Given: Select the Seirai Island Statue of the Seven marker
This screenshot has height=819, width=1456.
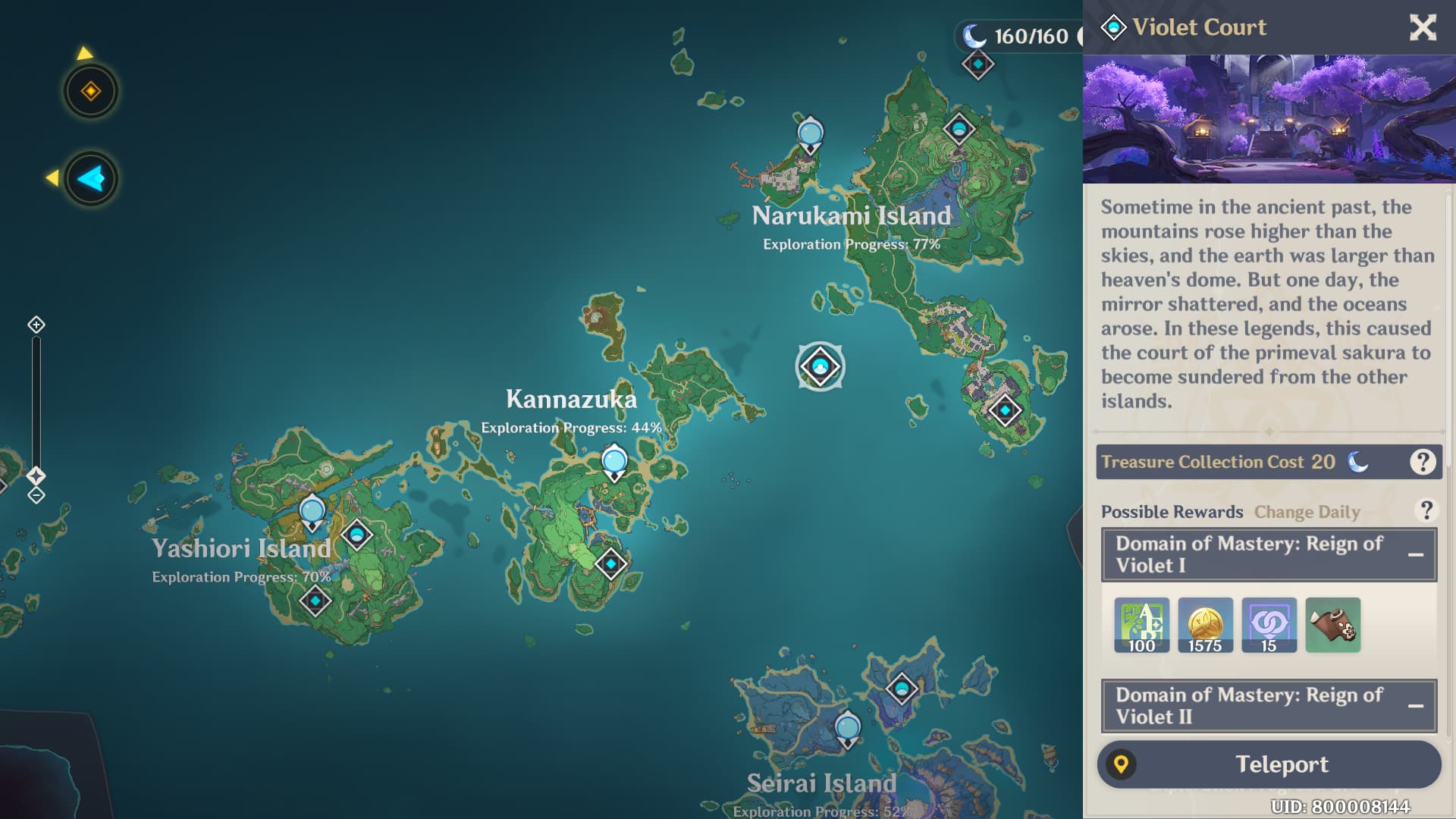Looking at the screenshot, I should 847,728.
